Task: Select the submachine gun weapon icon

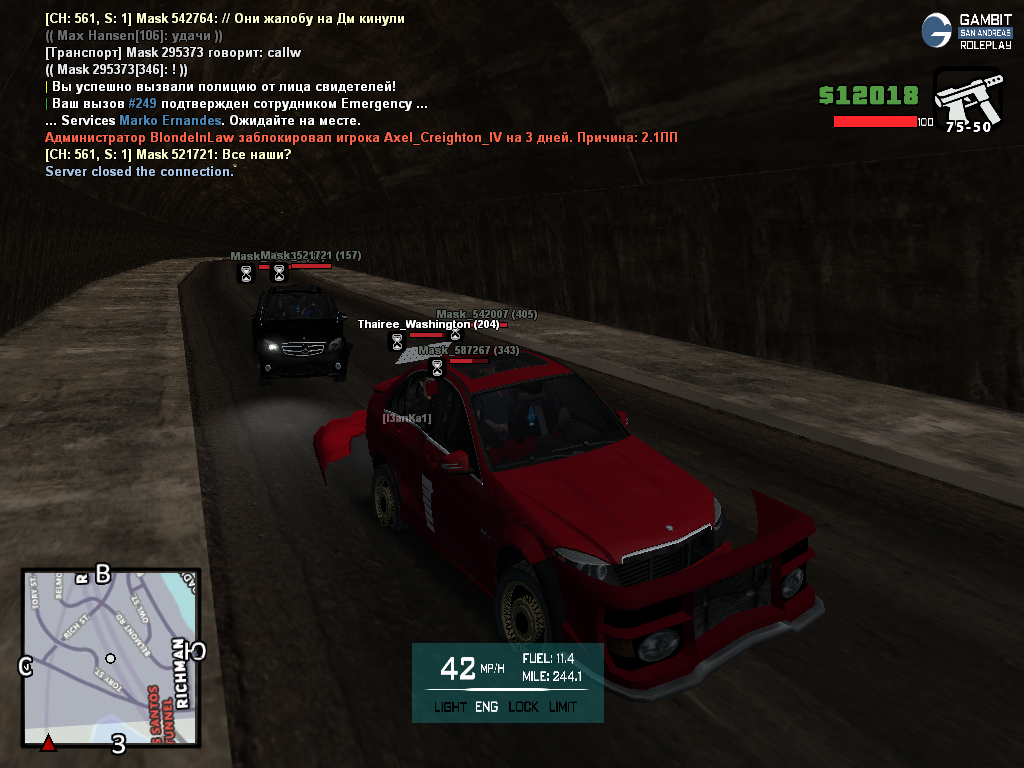Action: pos(966,98)
